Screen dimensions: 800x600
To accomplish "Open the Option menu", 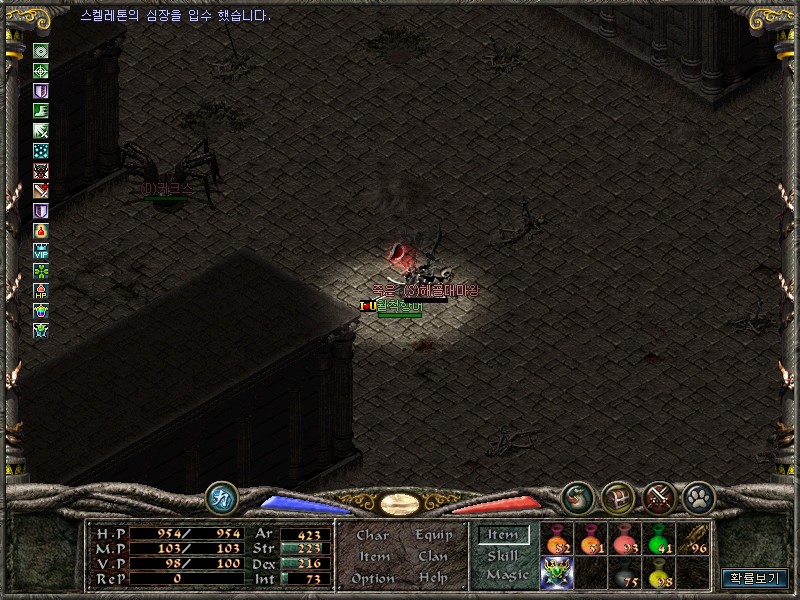I will pos(372,578).
